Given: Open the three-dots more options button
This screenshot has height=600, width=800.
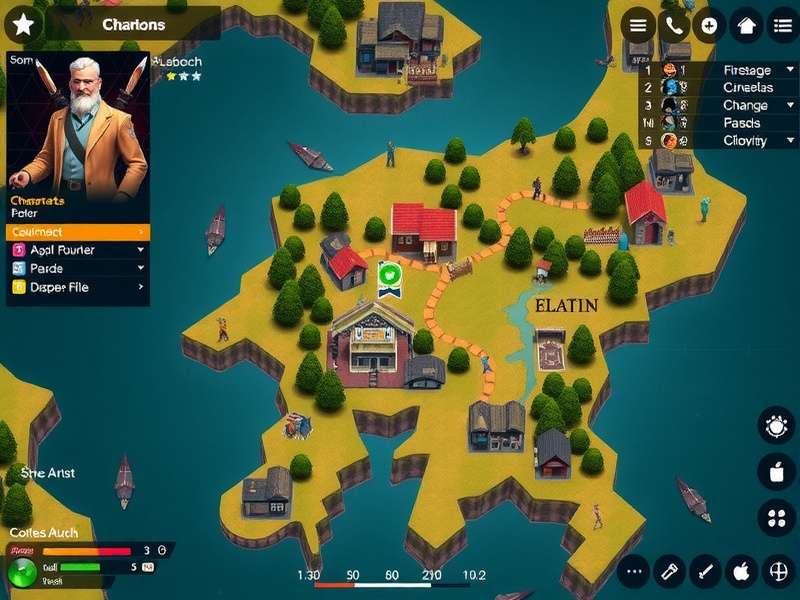Looking at the screenshot, I should click(633, 572).
